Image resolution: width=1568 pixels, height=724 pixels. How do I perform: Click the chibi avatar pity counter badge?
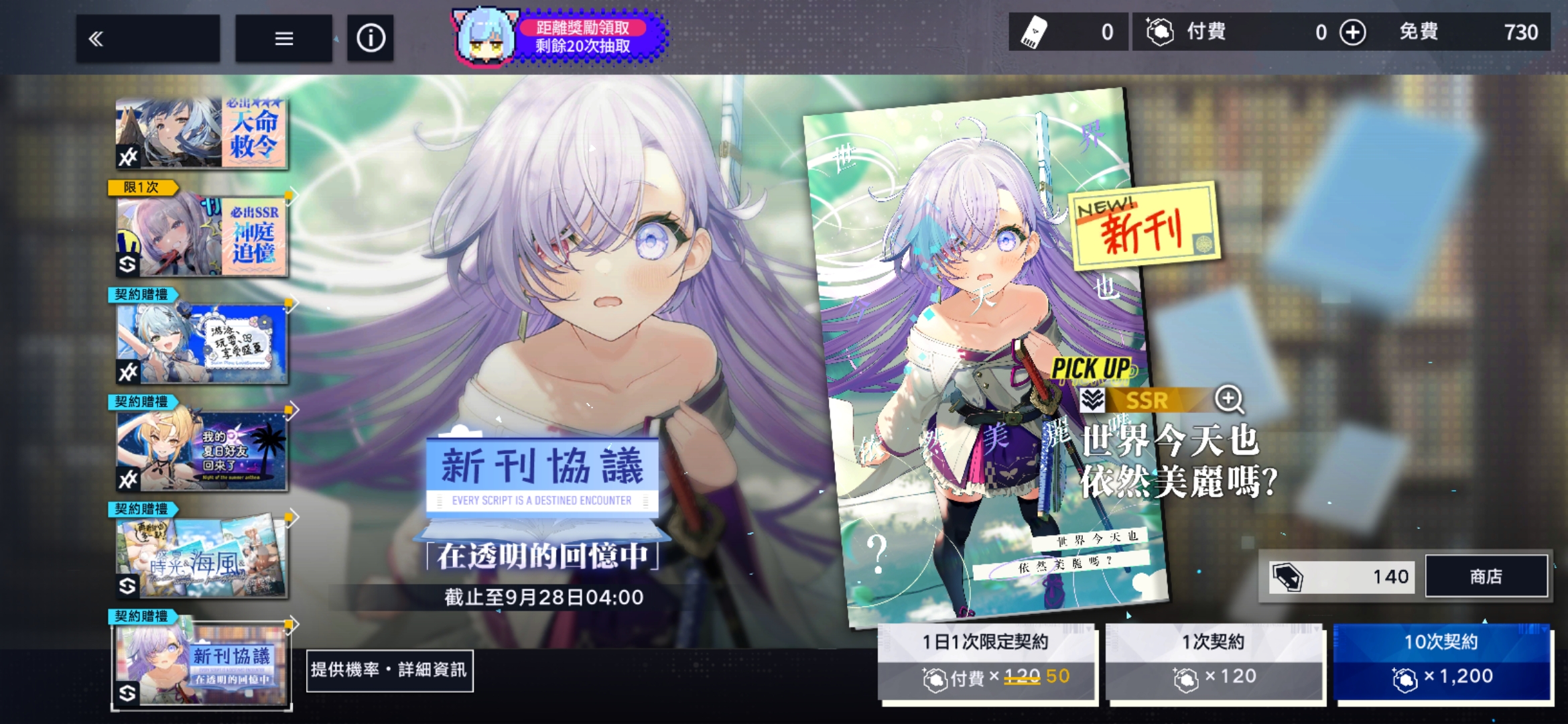pyautogui.click(x=485, y=35)
